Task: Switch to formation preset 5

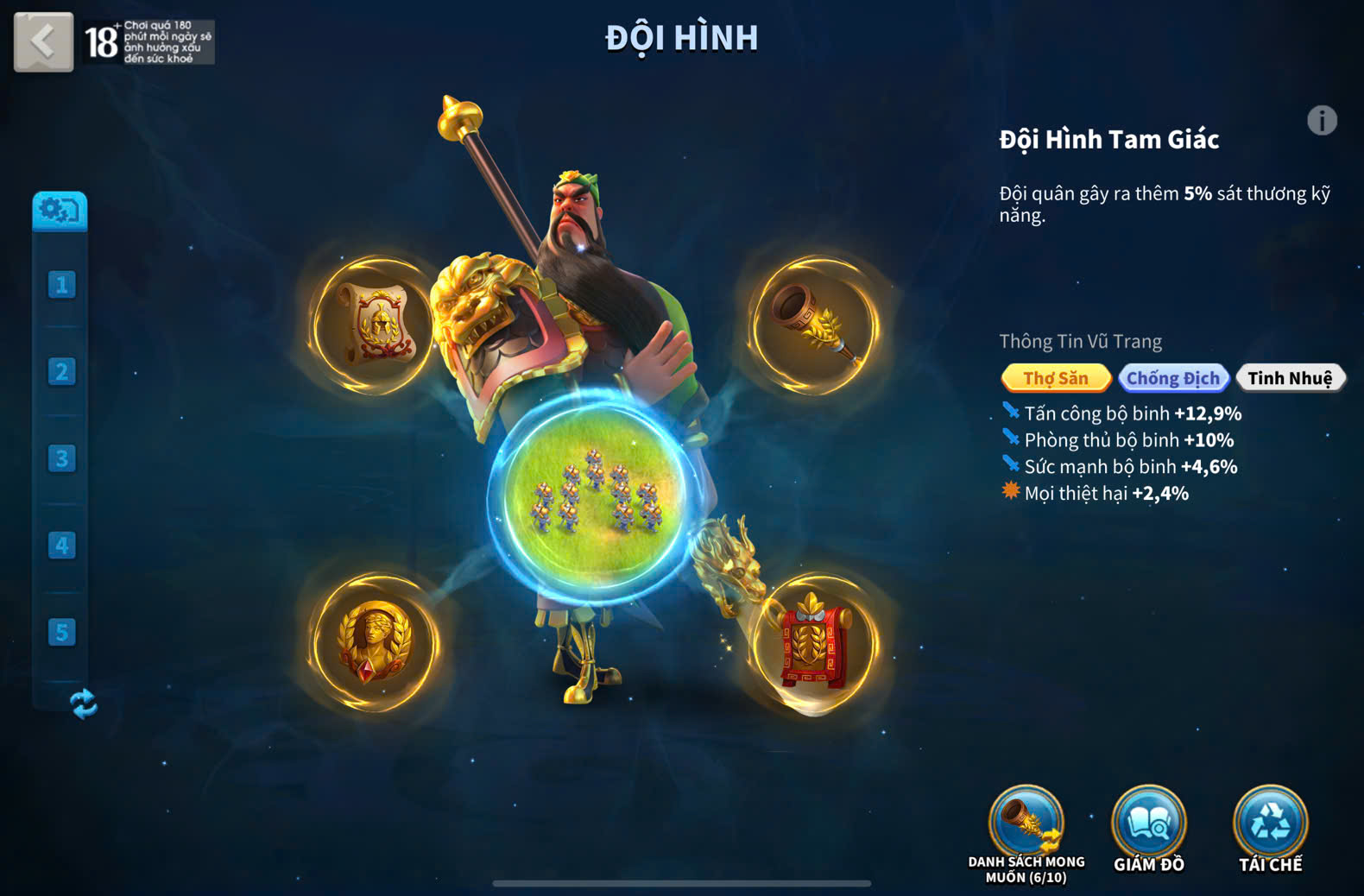Action: [61, 633]
